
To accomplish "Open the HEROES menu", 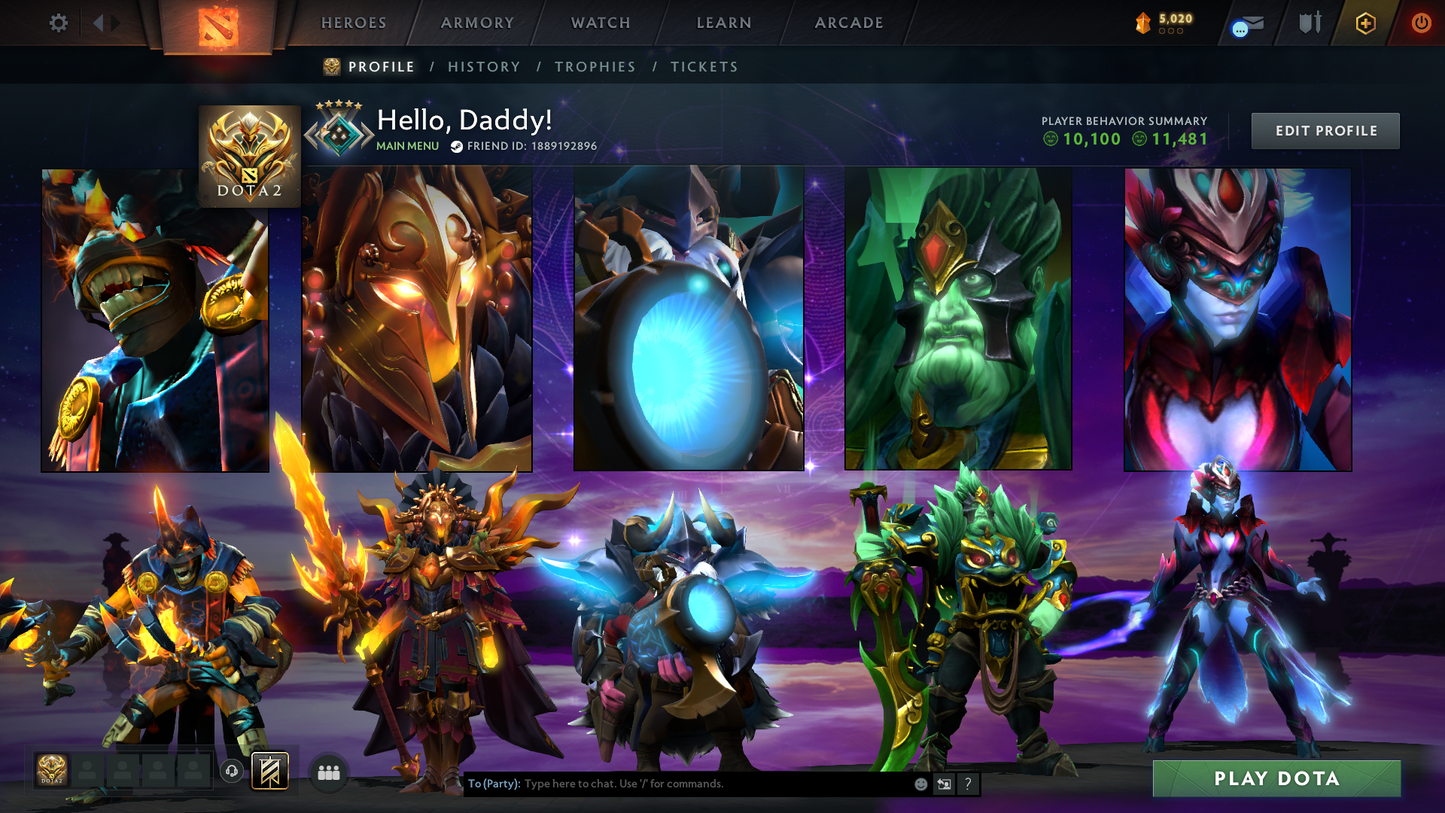I will (352, 22).
